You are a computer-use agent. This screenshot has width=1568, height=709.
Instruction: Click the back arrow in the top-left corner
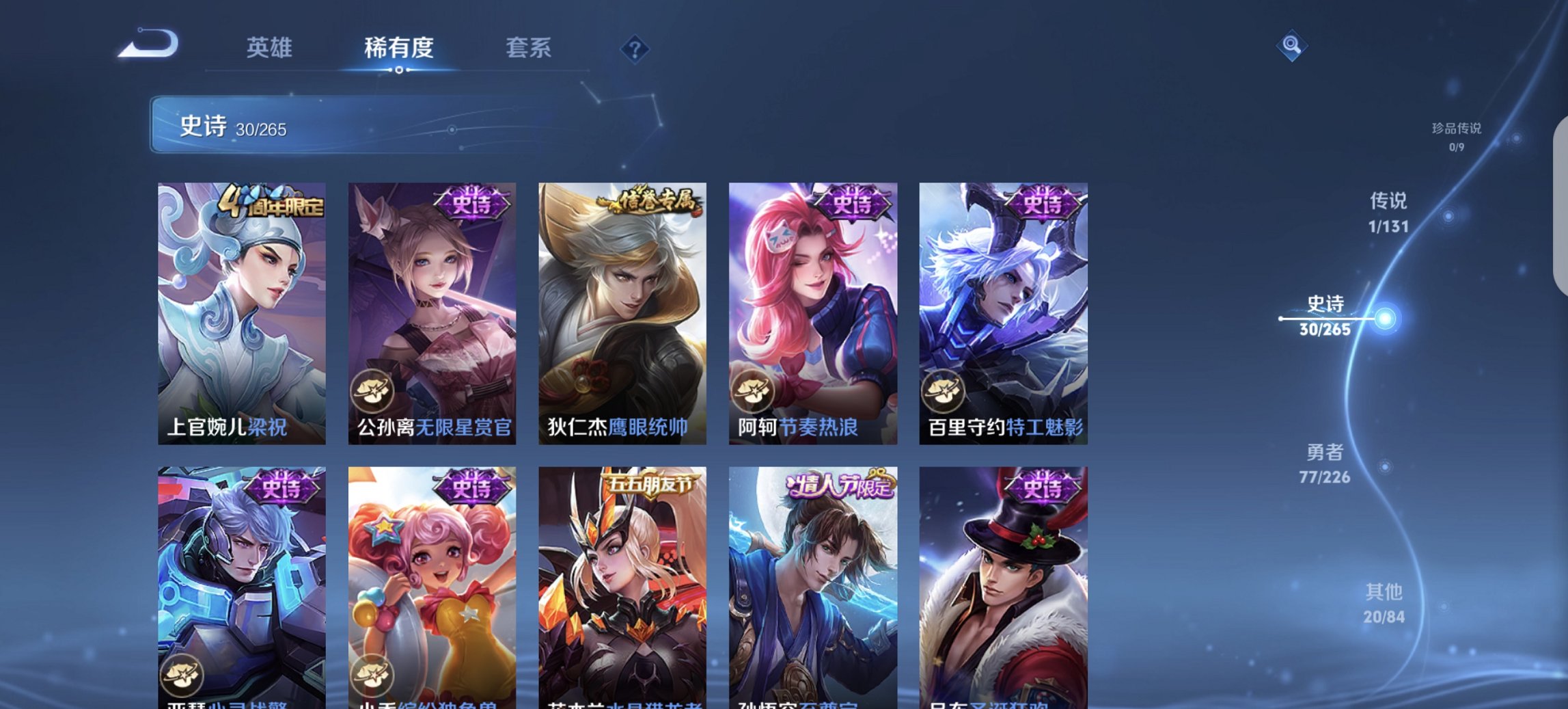[147, 42]
